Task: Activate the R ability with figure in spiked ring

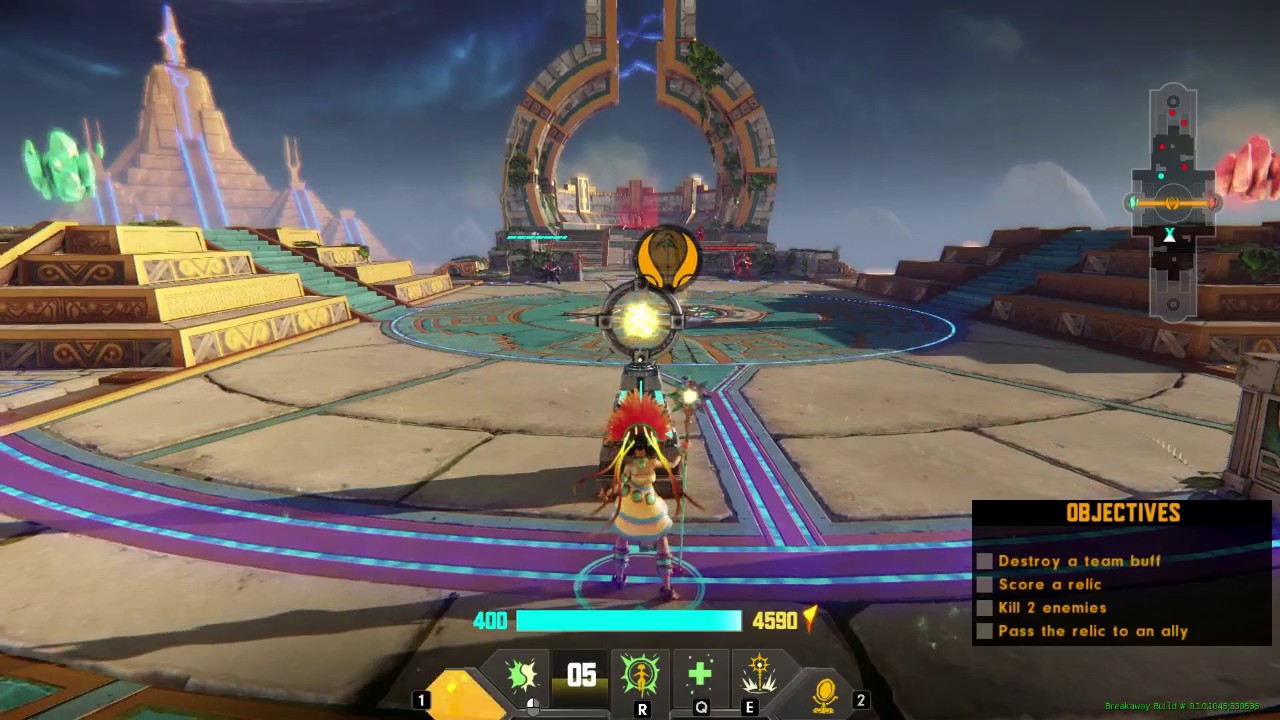Action: pos(640,676)
